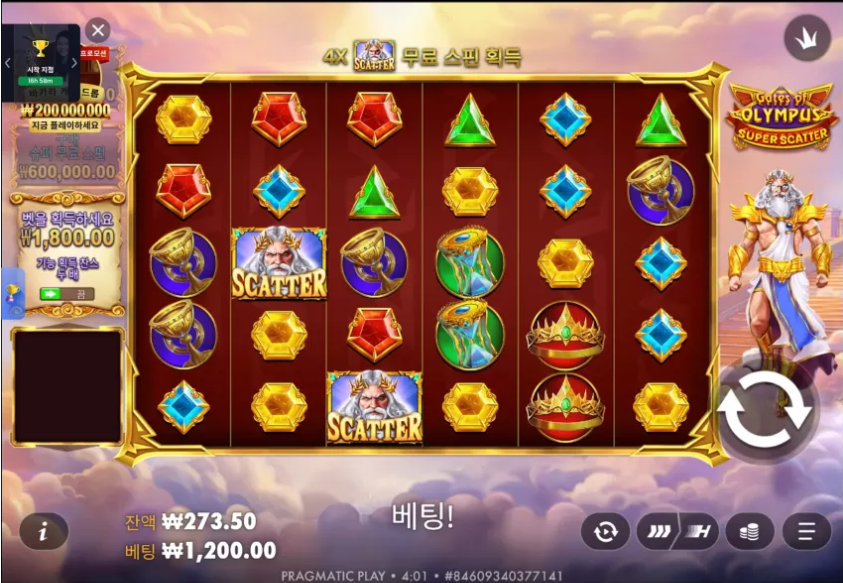Show the previous tournament promotion card
The image size is (843, 583).
point(8,62)
